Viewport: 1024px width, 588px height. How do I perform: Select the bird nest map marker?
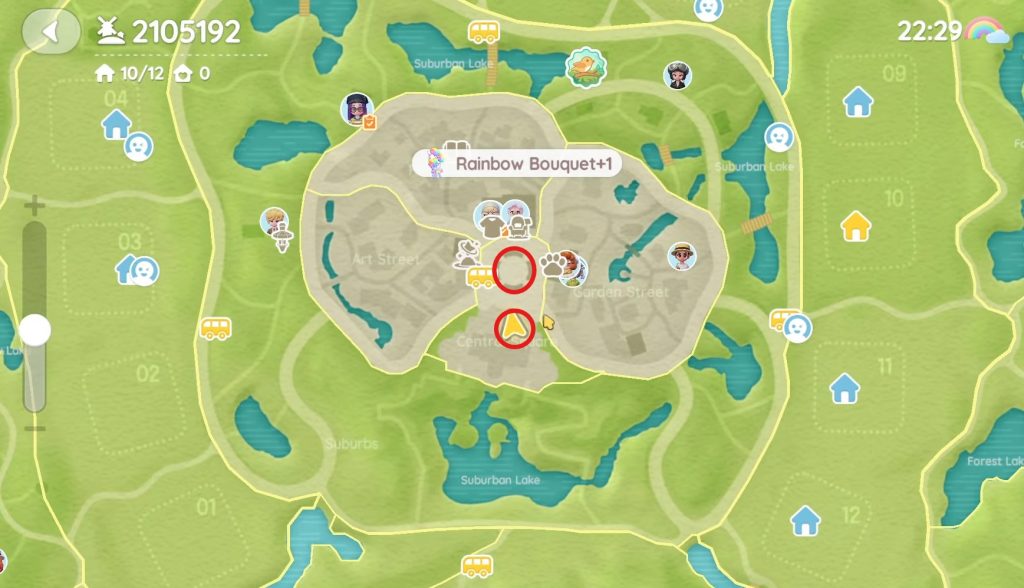point(581,66)
